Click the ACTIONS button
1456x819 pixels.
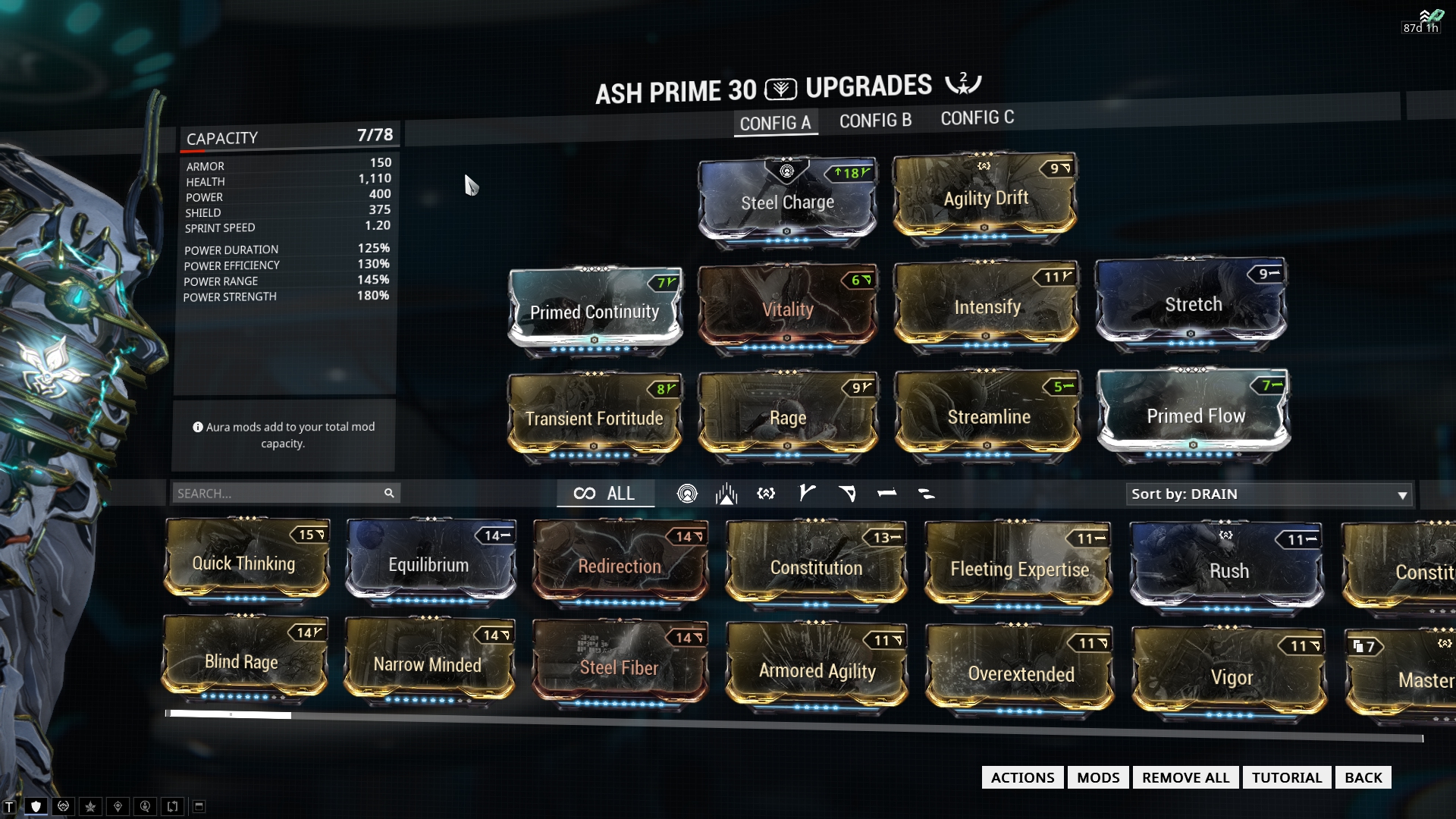pyautogui.click(x=1022, y=777)
